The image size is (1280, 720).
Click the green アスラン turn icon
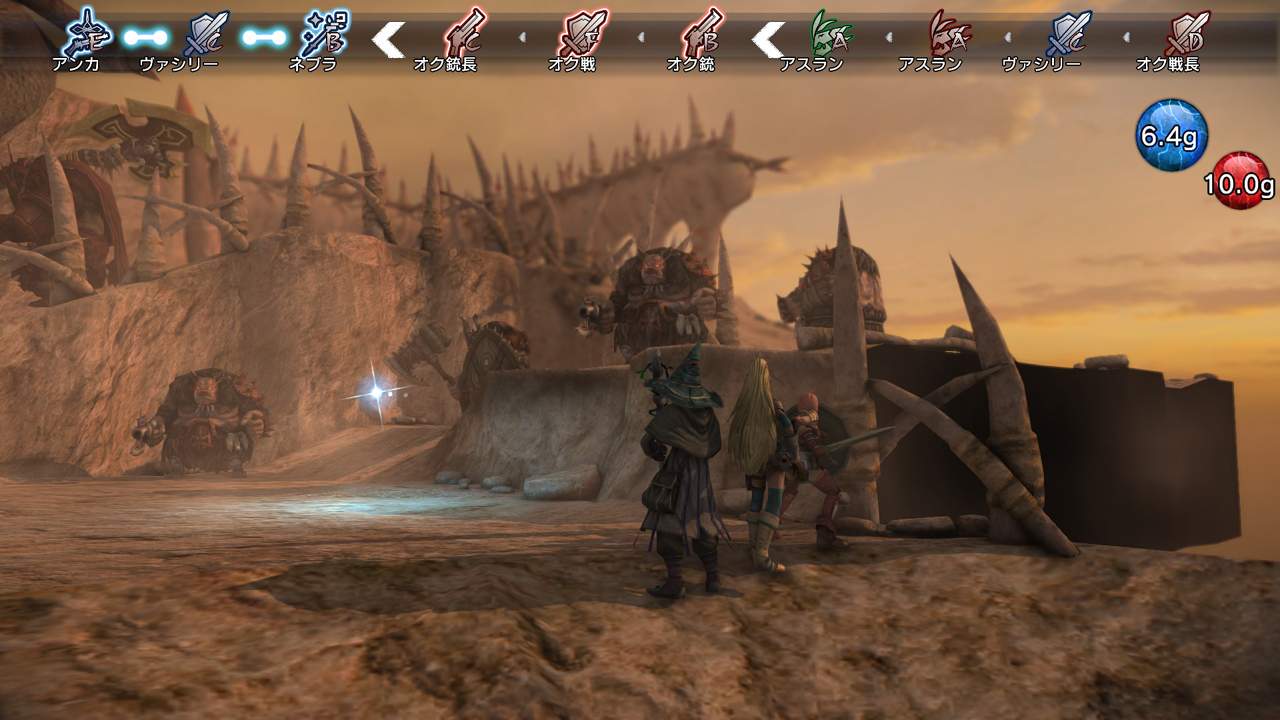click(x=830, y=33)
